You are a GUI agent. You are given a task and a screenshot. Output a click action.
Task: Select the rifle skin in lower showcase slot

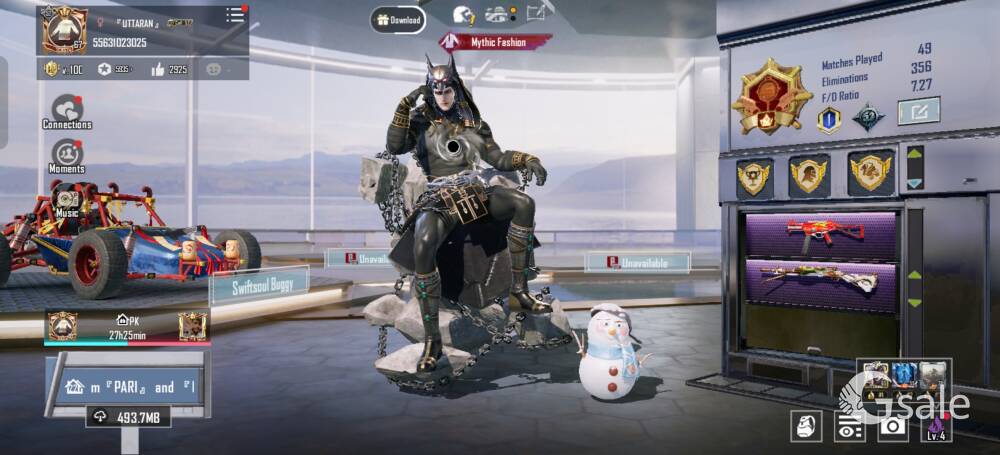pyautogui.click(x=824, y=281)
